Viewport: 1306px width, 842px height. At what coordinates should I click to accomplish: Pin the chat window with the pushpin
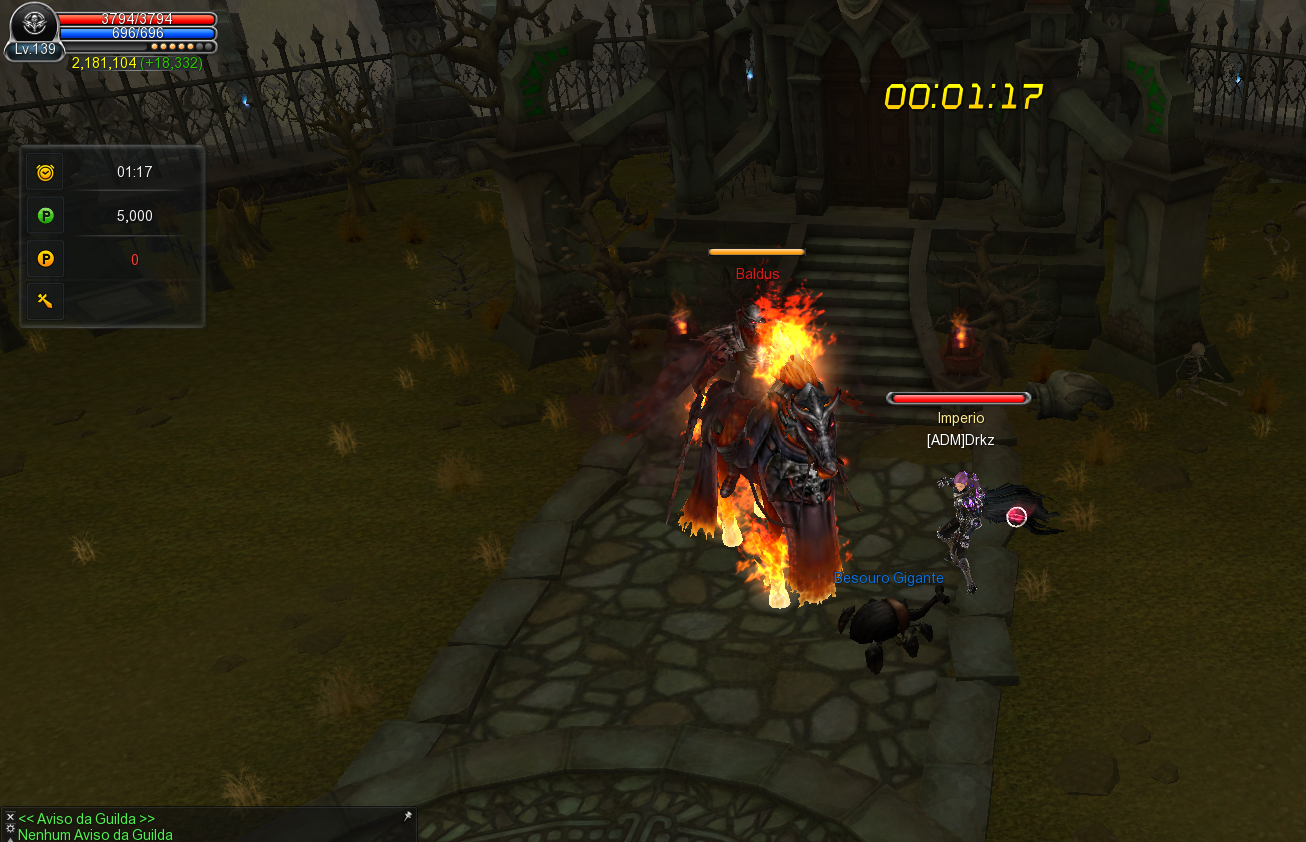(407, 817)
